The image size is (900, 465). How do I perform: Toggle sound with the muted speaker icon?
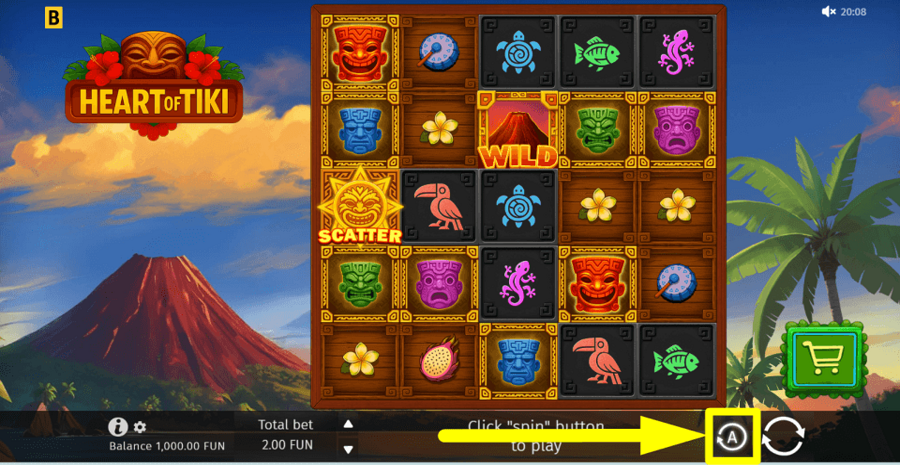click(828, 12)
